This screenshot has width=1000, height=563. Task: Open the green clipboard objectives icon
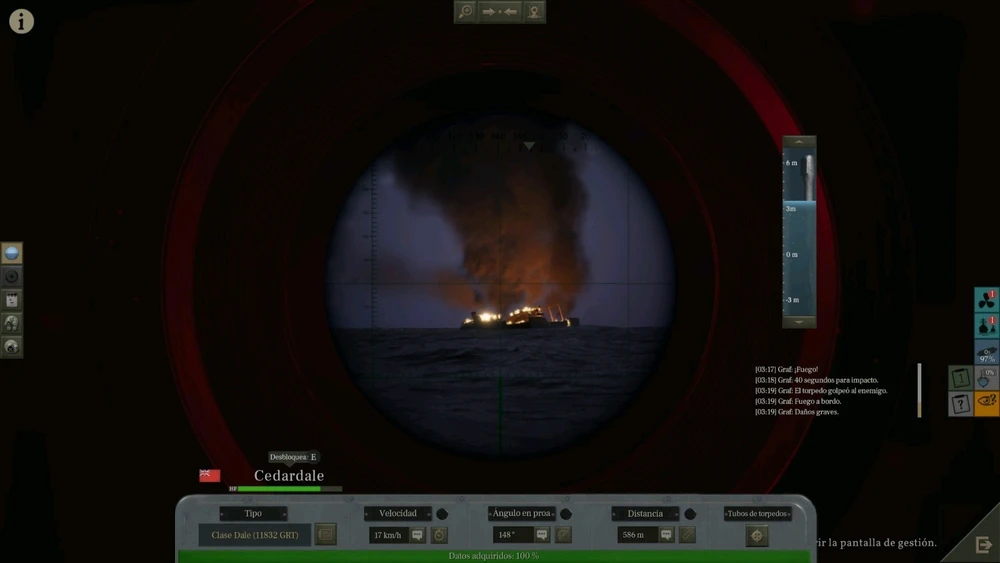959,378
